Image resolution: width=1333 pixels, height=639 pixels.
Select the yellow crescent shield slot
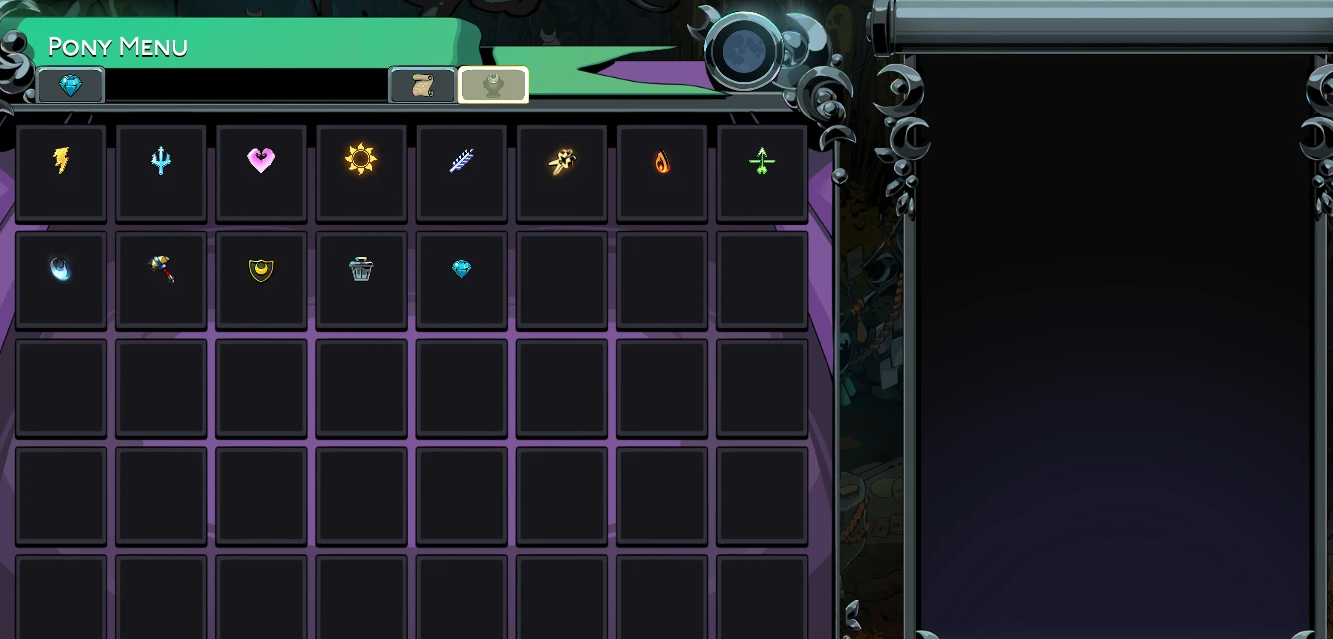click(x=261, y=269)
